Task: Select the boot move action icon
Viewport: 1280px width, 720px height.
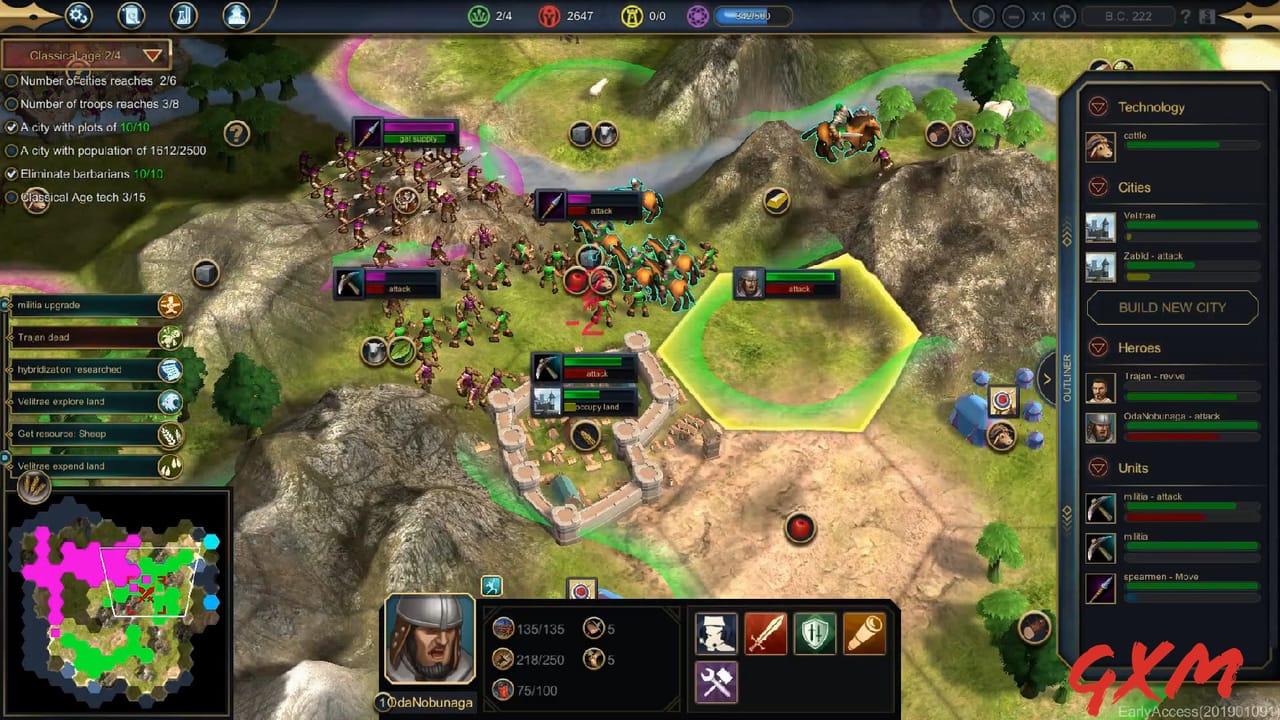Action: (716, 633)
